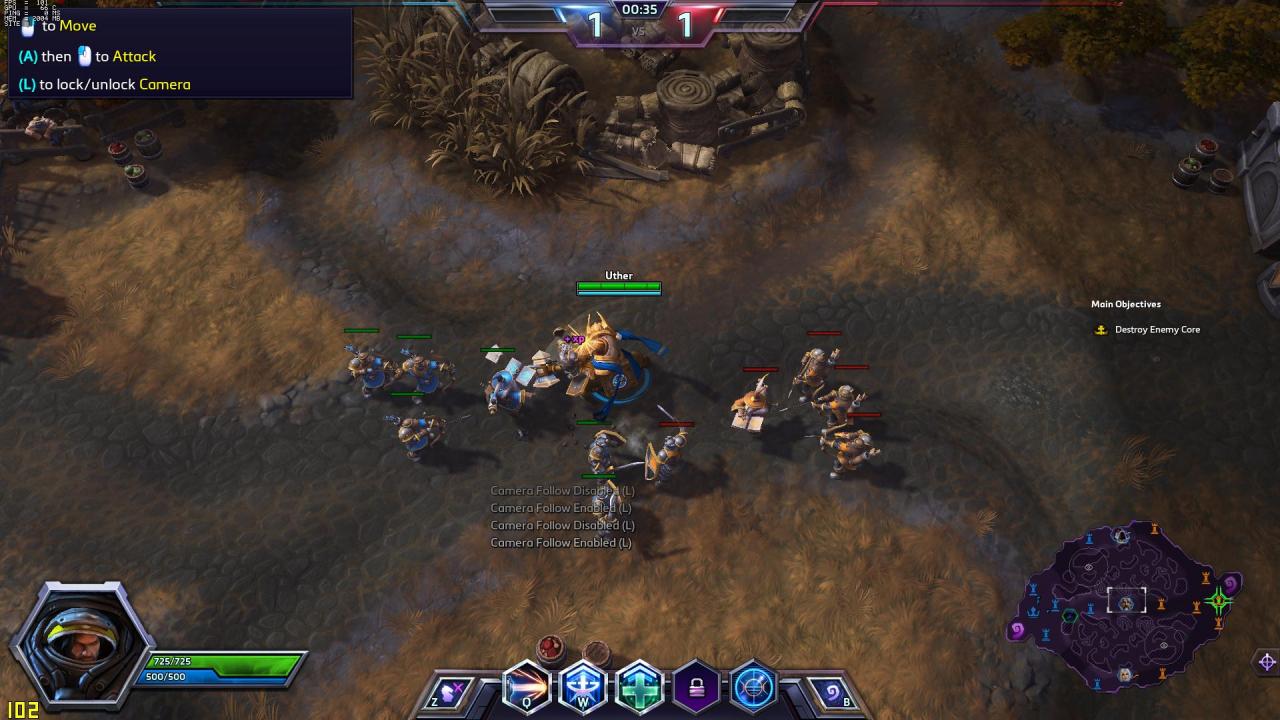Select the purple swirl base on minimap's left
This screenshot has width=1280, height=720.
(1017, 629)
